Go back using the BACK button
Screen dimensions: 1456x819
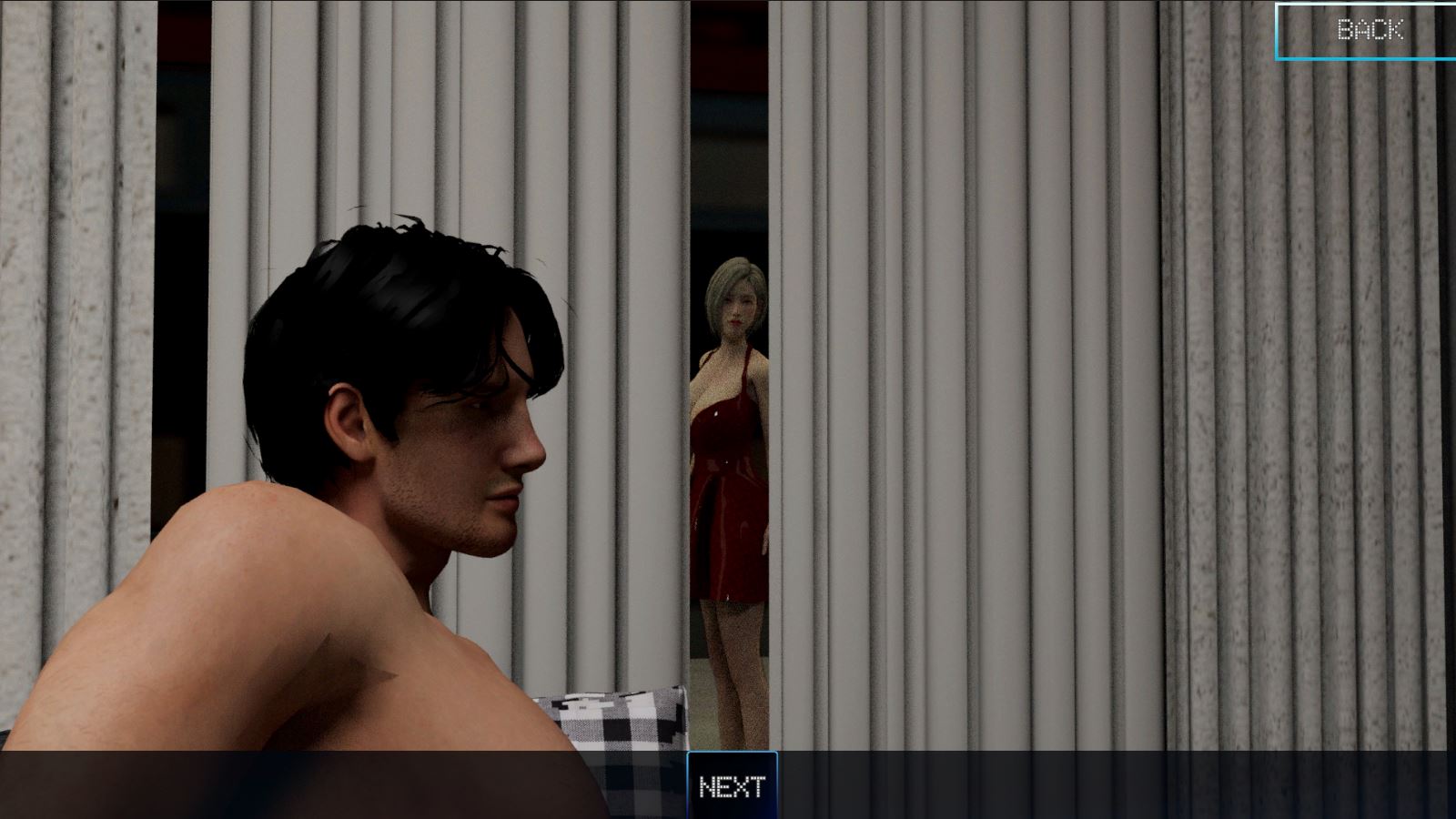click(x=1368, y=31)
